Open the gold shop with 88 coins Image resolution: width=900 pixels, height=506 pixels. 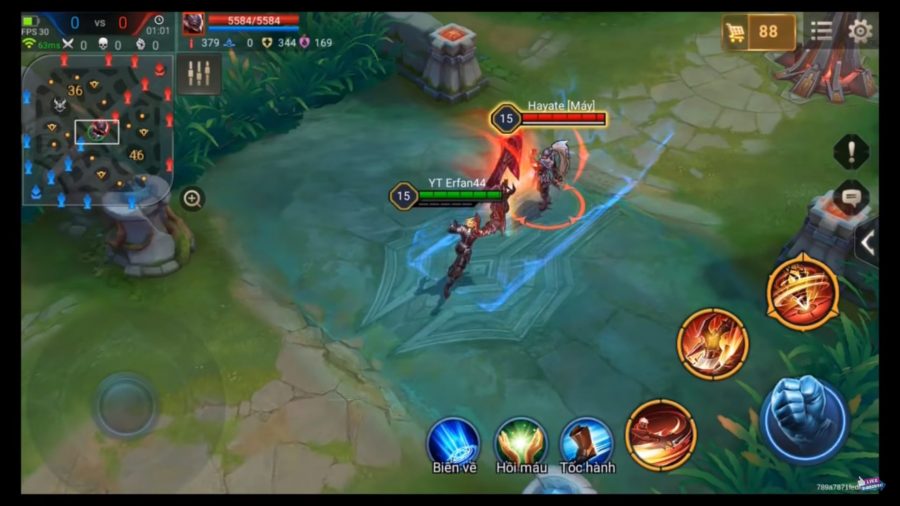click(x=759, y=32)
